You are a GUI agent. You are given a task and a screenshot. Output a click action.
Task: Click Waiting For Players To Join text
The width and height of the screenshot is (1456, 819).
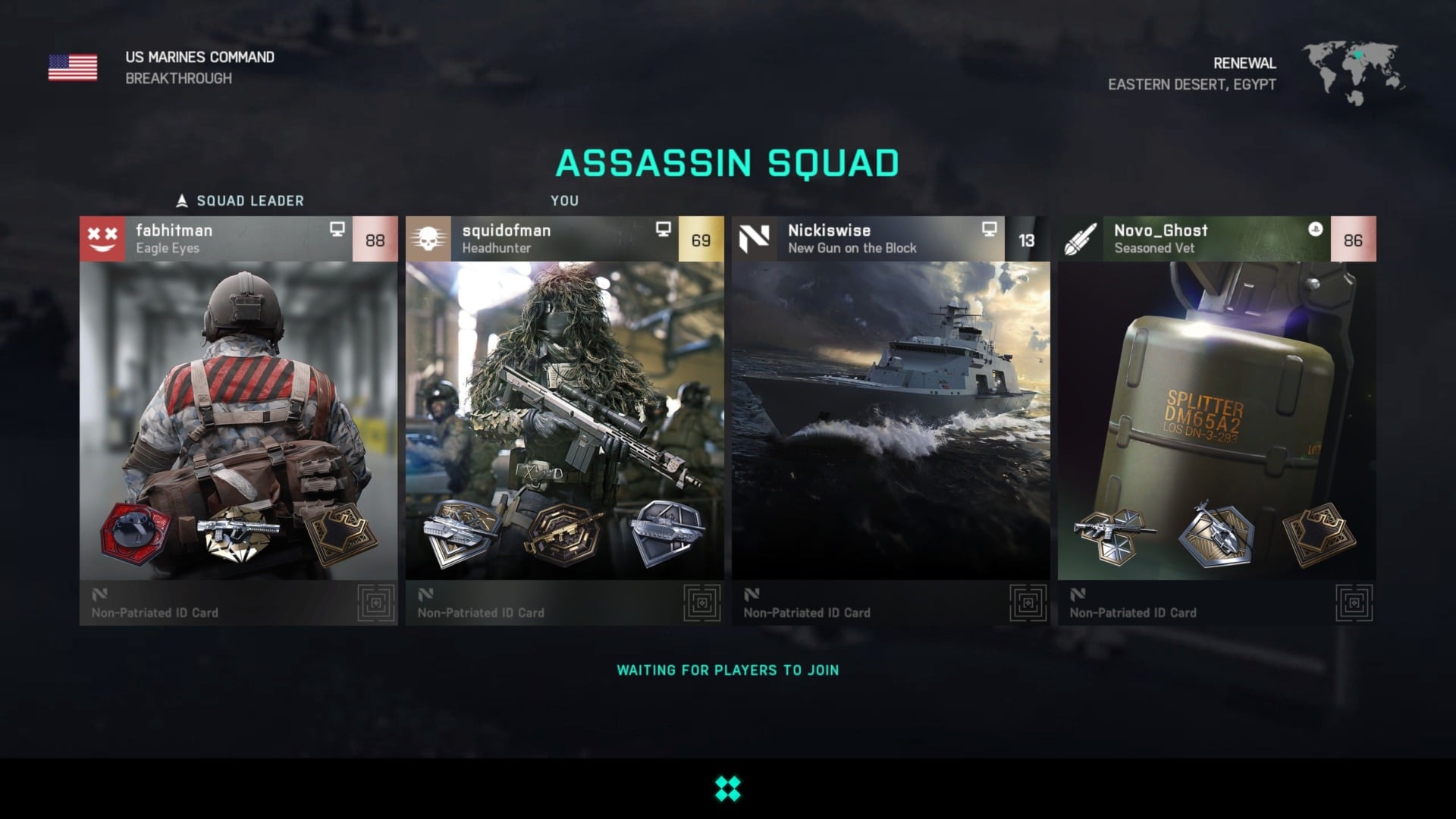coord(727,670)
